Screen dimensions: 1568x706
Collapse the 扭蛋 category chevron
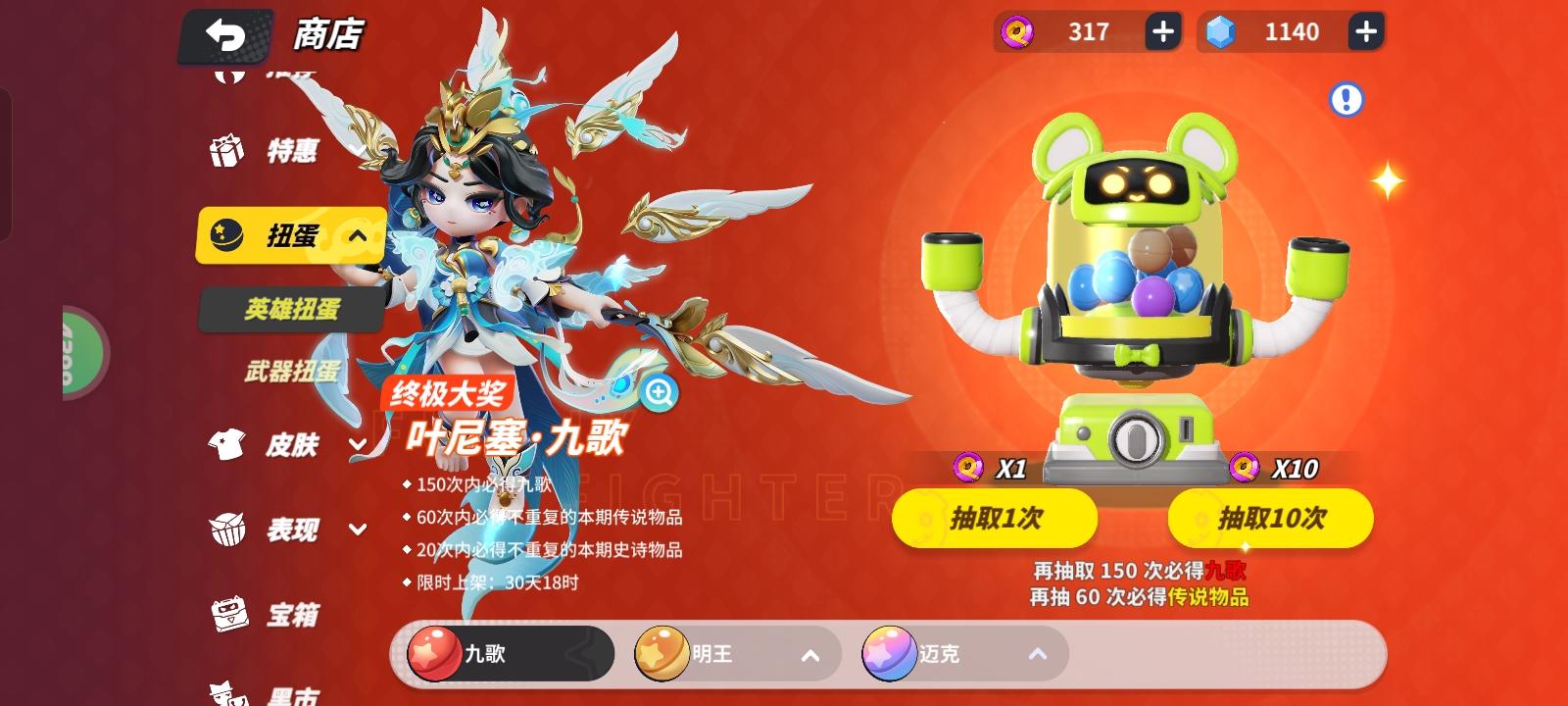click(357, 236)
